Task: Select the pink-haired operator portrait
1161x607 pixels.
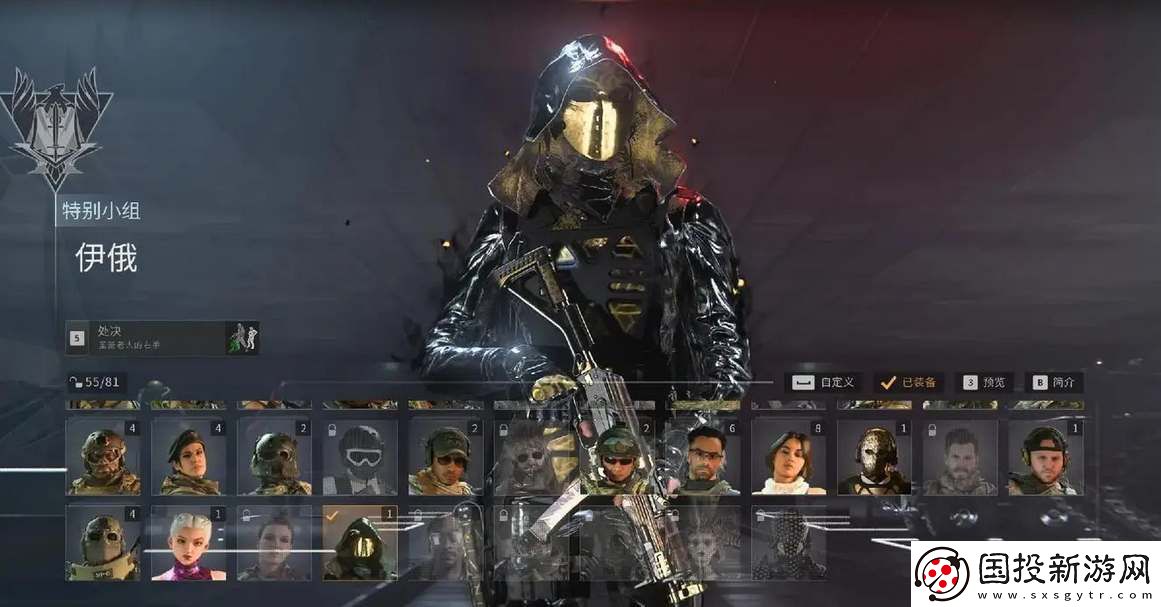Action: (x=188, y=543)
